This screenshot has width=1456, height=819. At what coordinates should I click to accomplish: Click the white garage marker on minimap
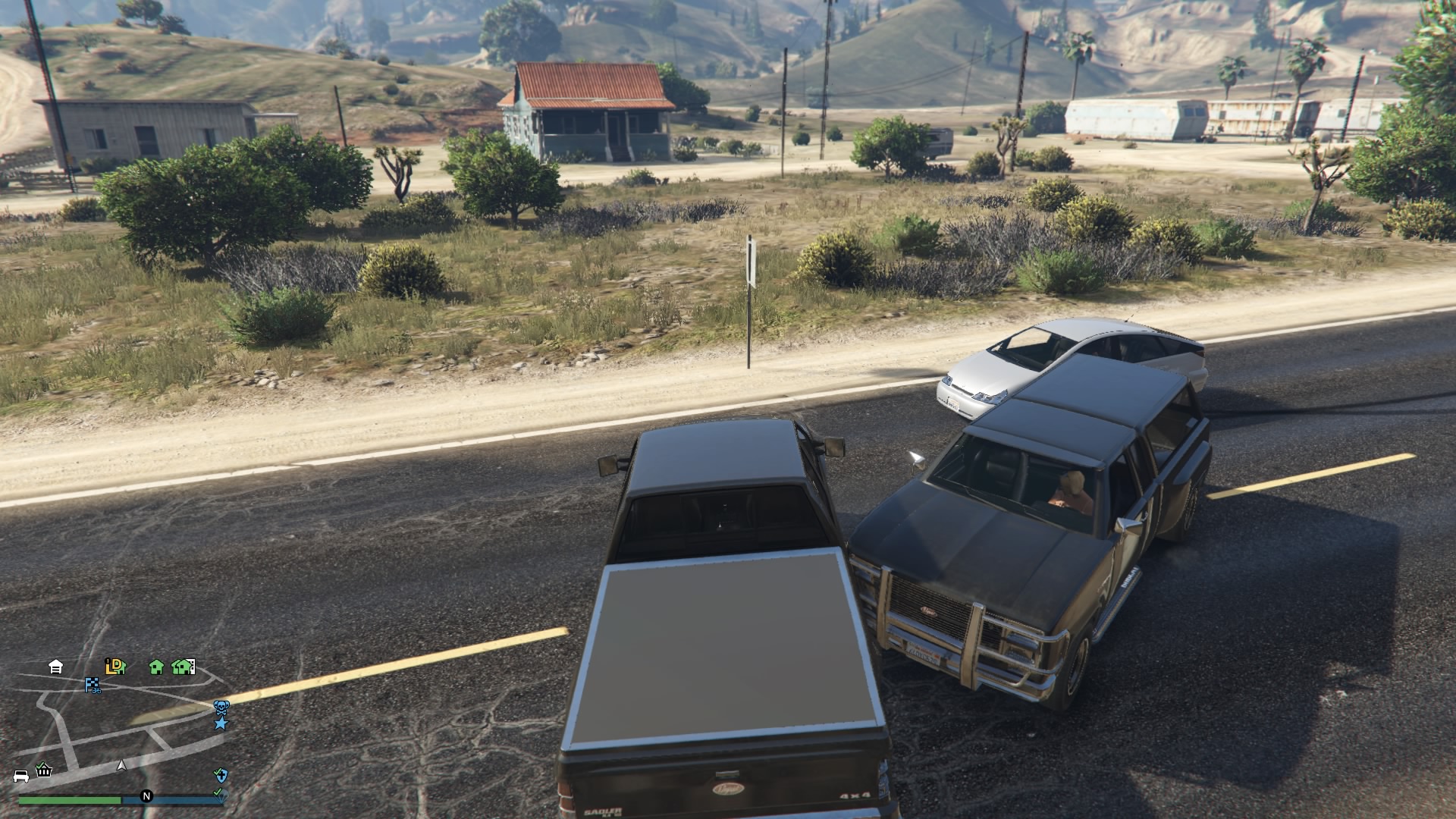(55, 667)
